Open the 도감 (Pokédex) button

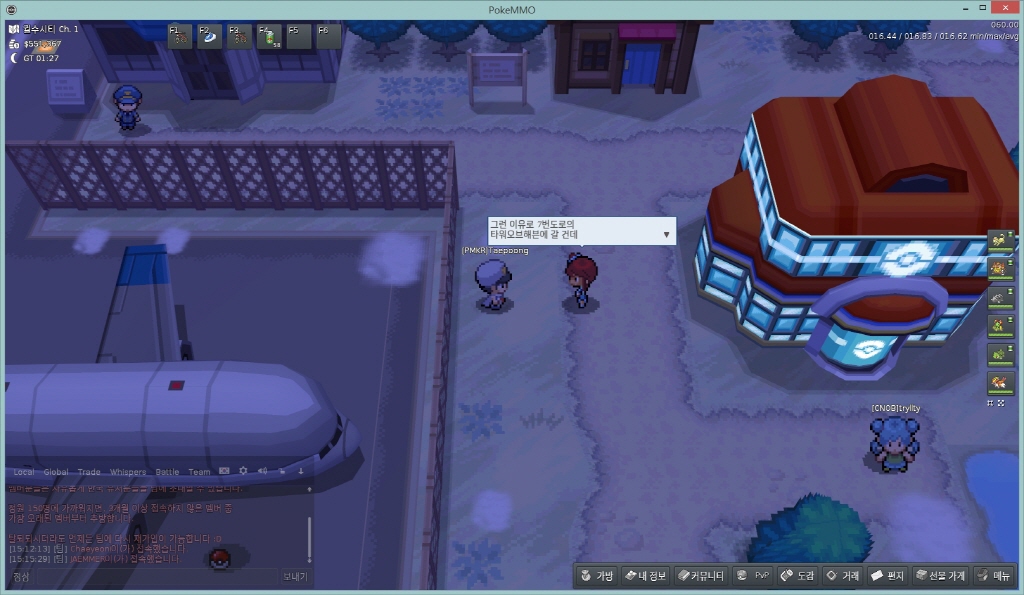click(798, 576)
